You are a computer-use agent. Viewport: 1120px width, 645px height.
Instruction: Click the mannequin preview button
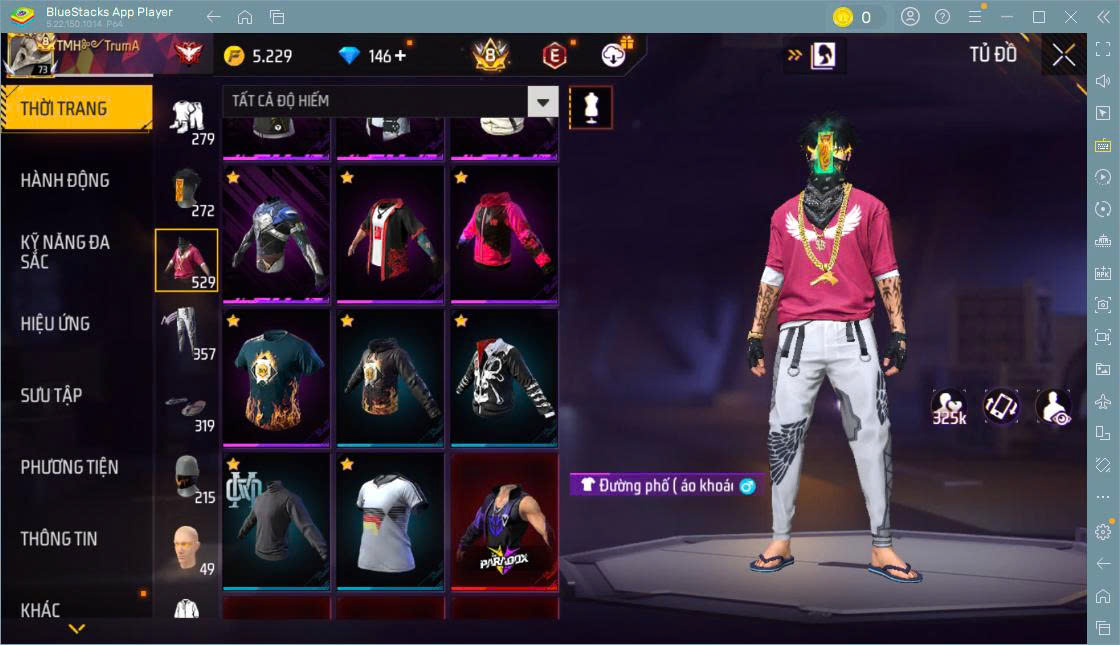(590, 107)
